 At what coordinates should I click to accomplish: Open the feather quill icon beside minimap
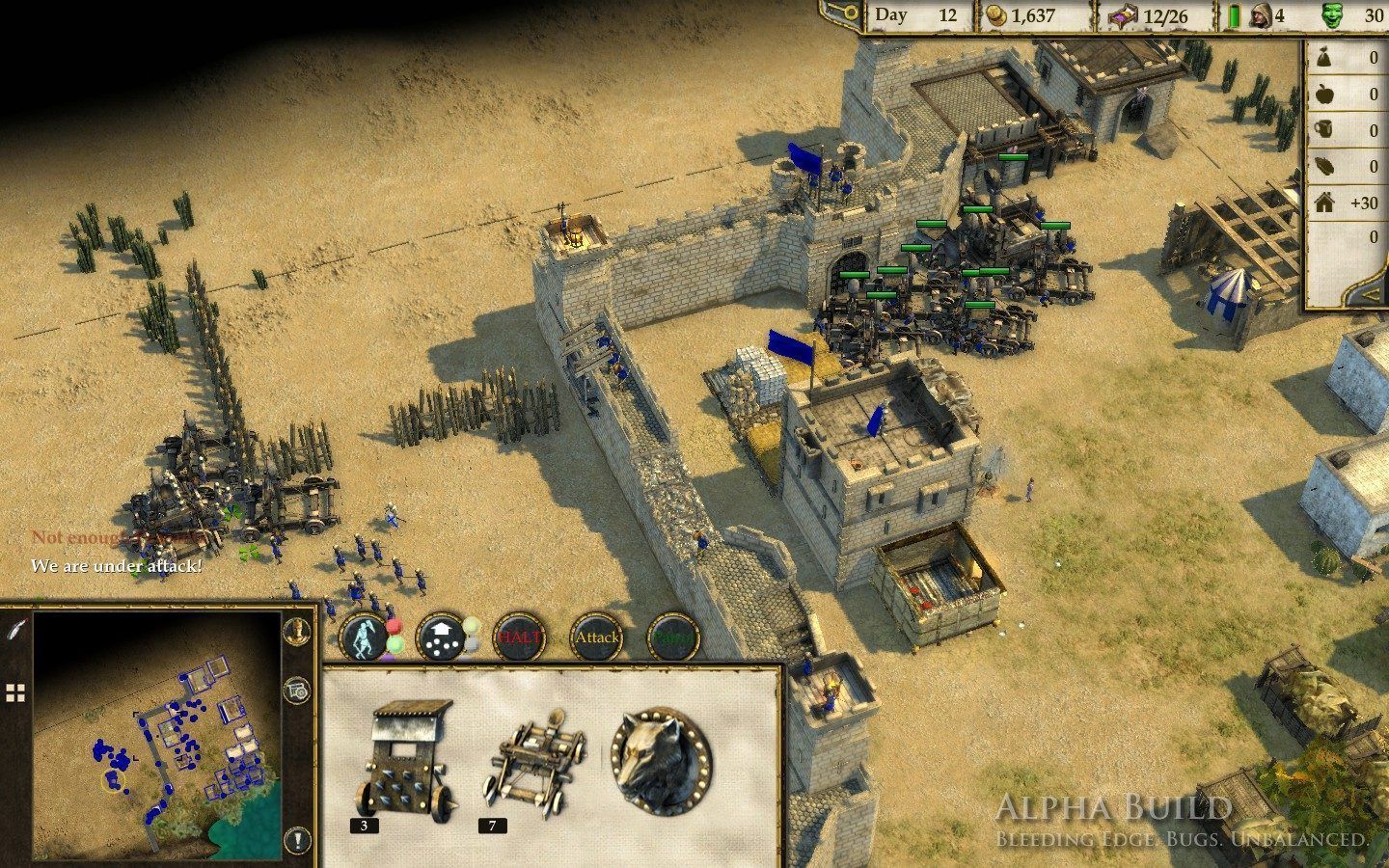coord(16,627)
